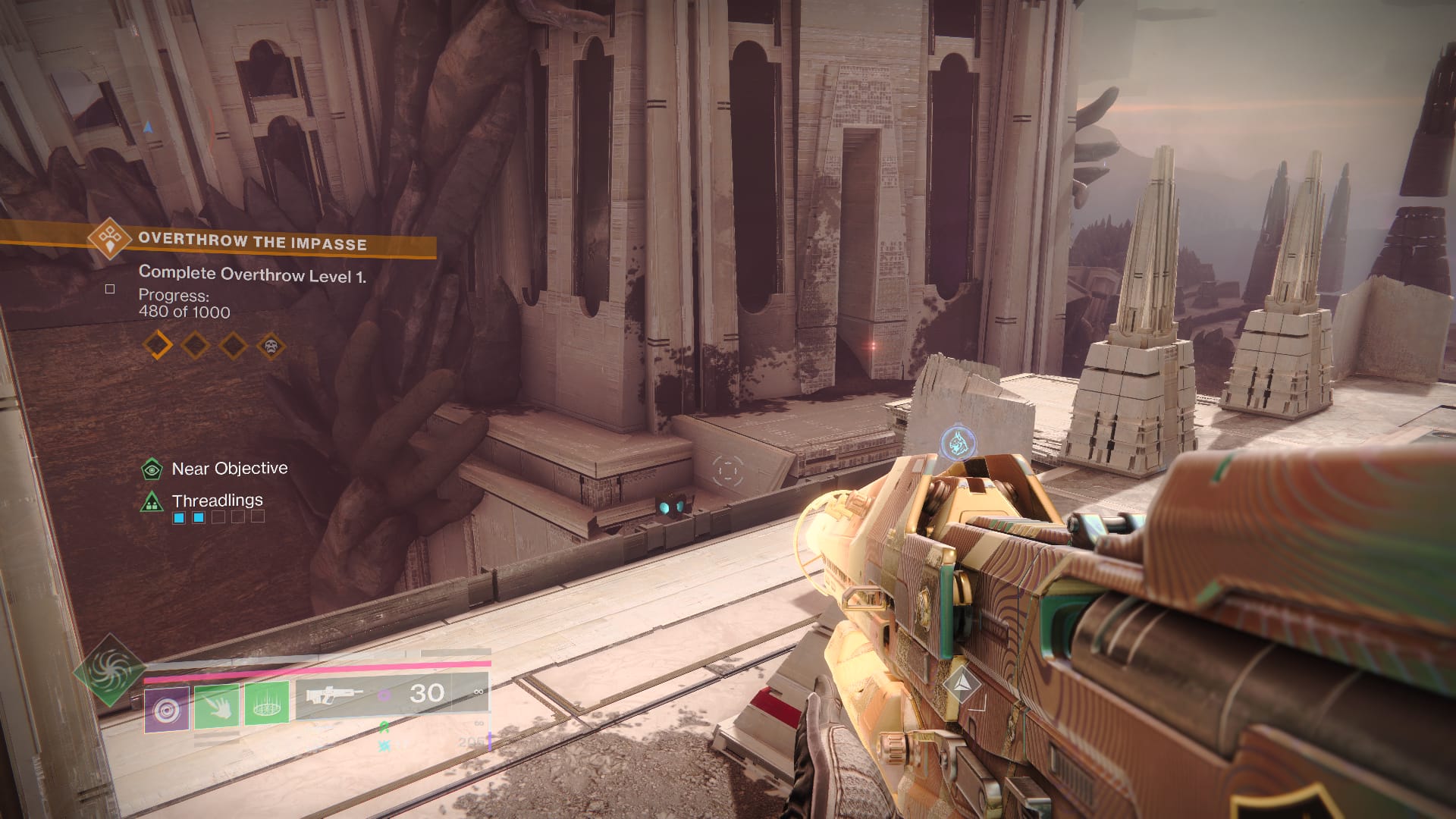Image resolution: width=1456 pixels, height=819 pixels.
Task: Click the skull diamond on the progress track
Action: click(271, 346)
